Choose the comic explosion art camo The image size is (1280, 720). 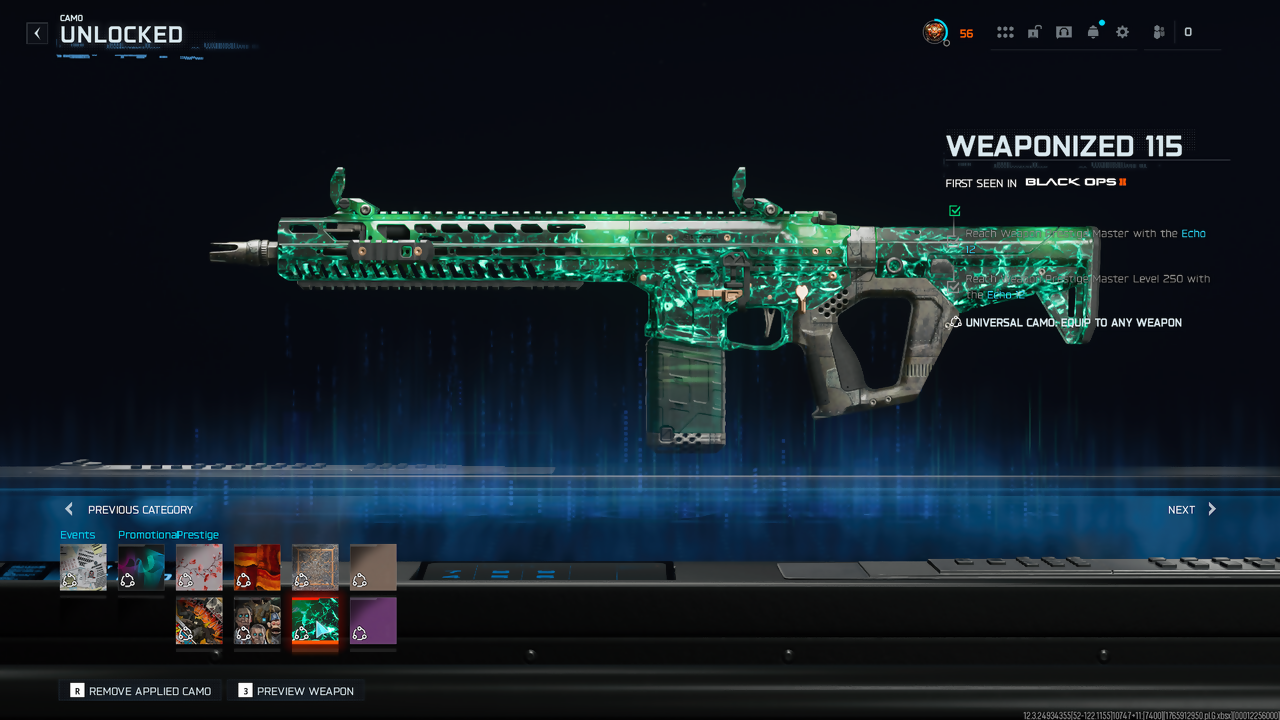[199, 621]
